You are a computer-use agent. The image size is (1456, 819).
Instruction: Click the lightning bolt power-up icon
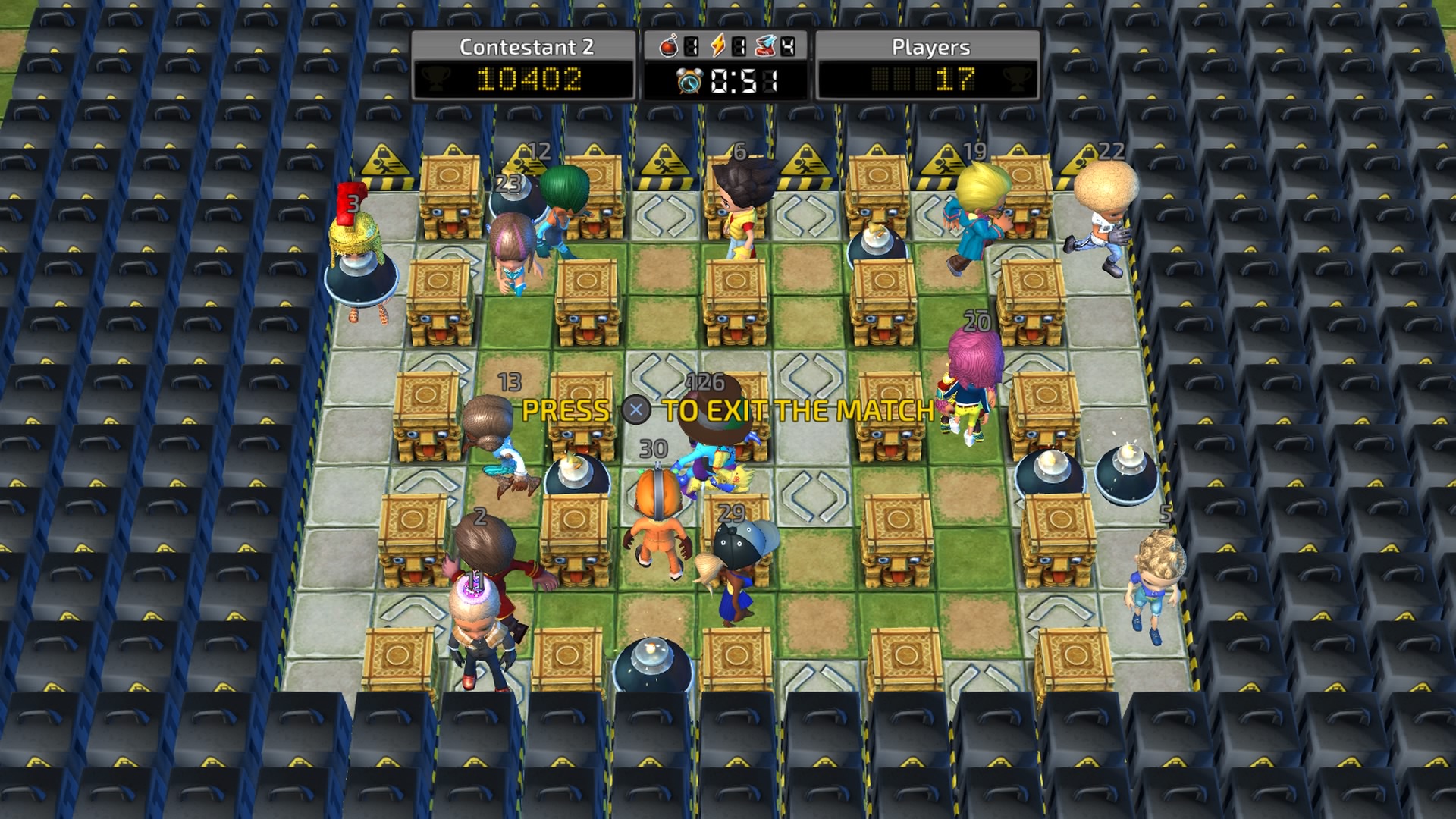click(717, 44)
